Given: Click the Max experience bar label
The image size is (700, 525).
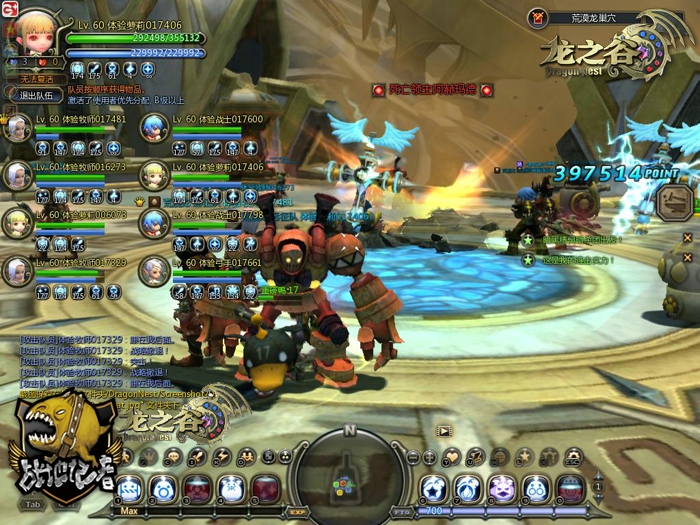Looking at the screenshot, I should (128, 511).
